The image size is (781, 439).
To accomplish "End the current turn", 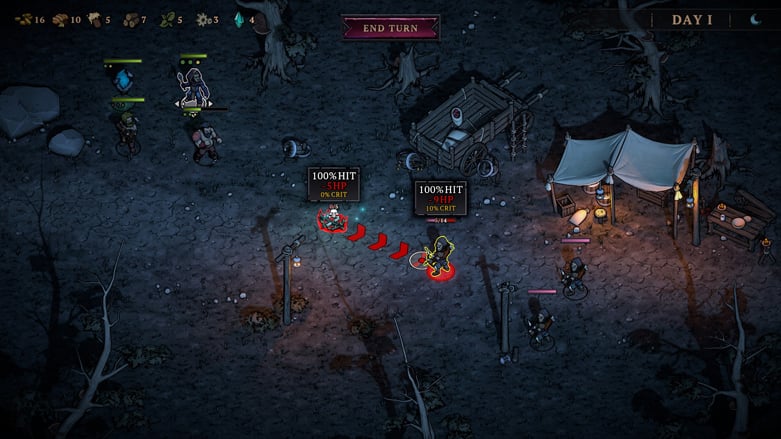I will pos(390,27).
